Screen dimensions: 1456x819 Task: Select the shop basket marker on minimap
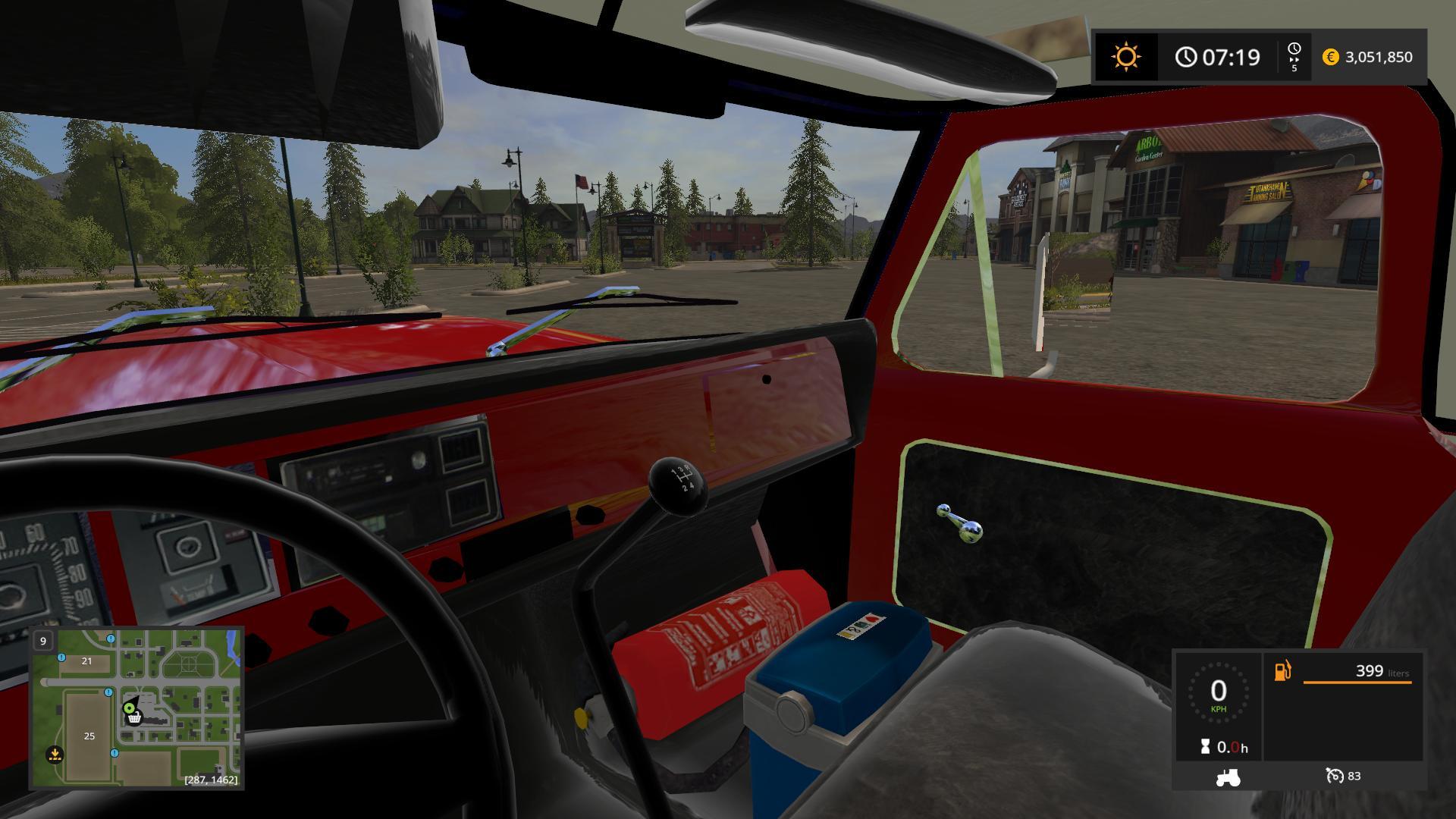click(x=134, y=717)
